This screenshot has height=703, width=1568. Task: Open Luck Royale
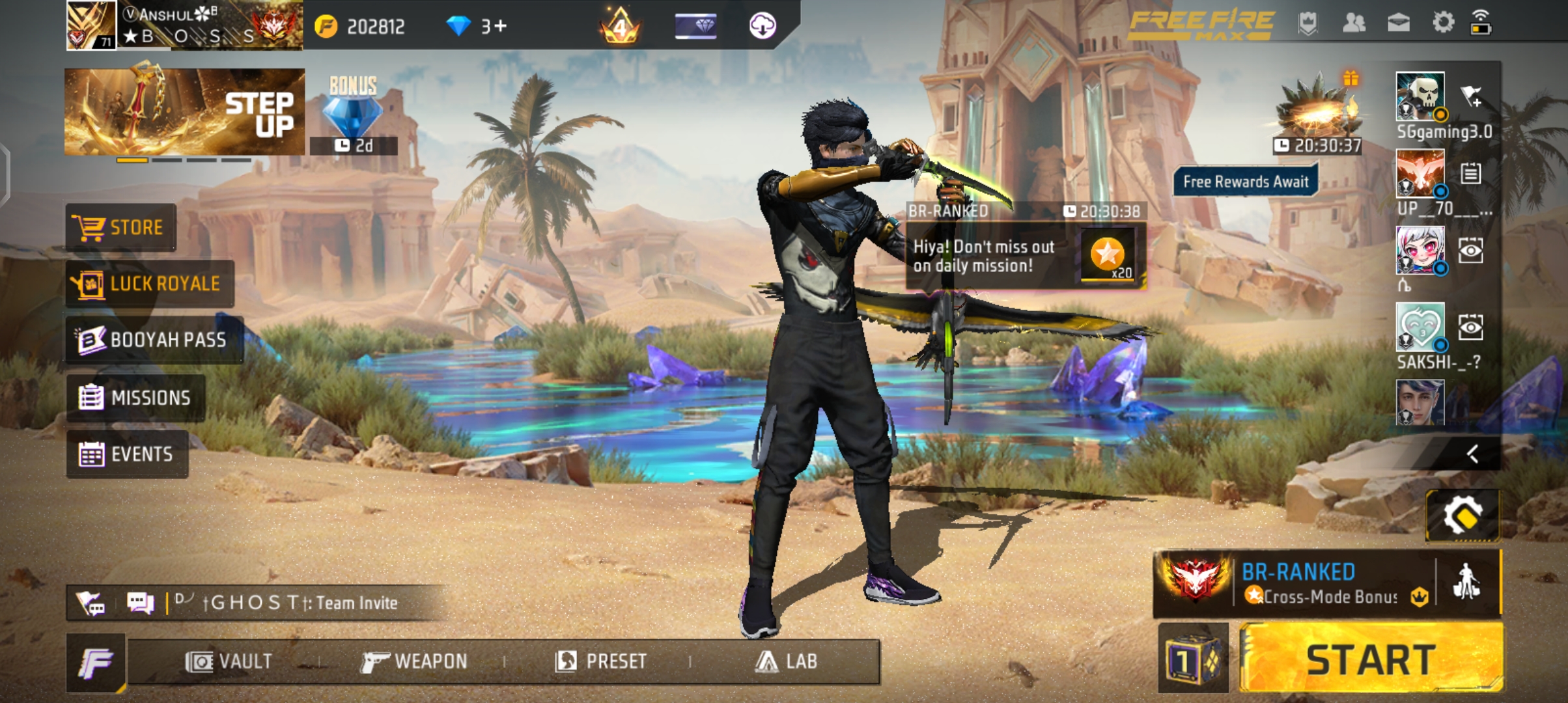pyautogui.click(x=150, y=284)
